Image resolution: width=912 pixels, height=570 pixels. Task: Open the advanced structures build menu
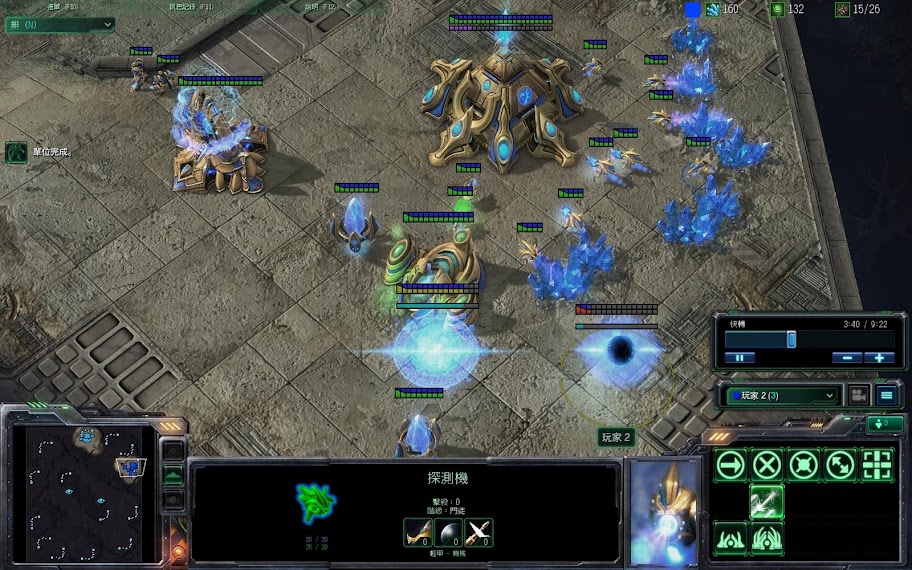(767, 538)
